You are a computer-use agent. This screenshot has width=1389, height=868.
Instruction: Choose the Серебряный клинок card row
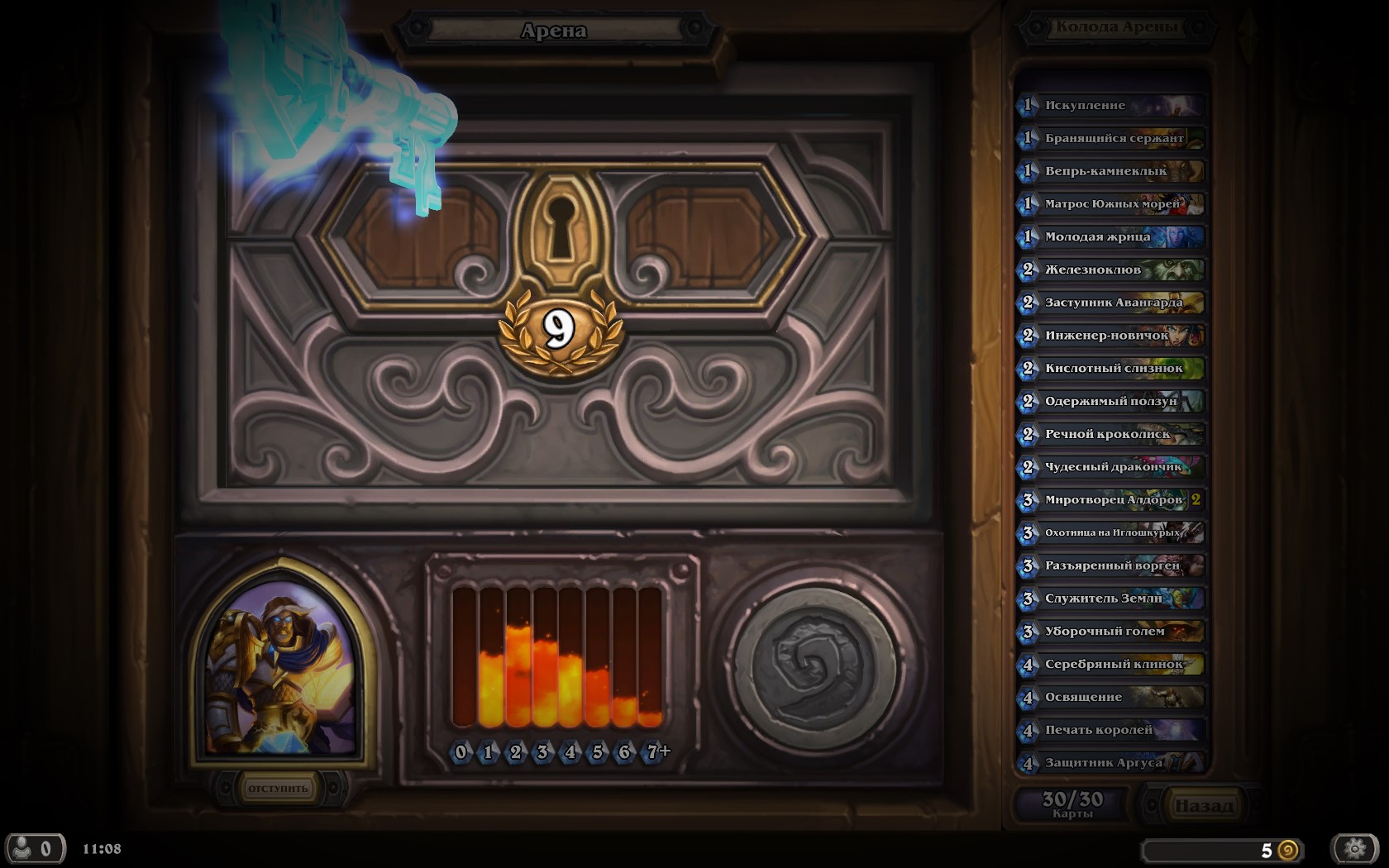coord(1110,664)
